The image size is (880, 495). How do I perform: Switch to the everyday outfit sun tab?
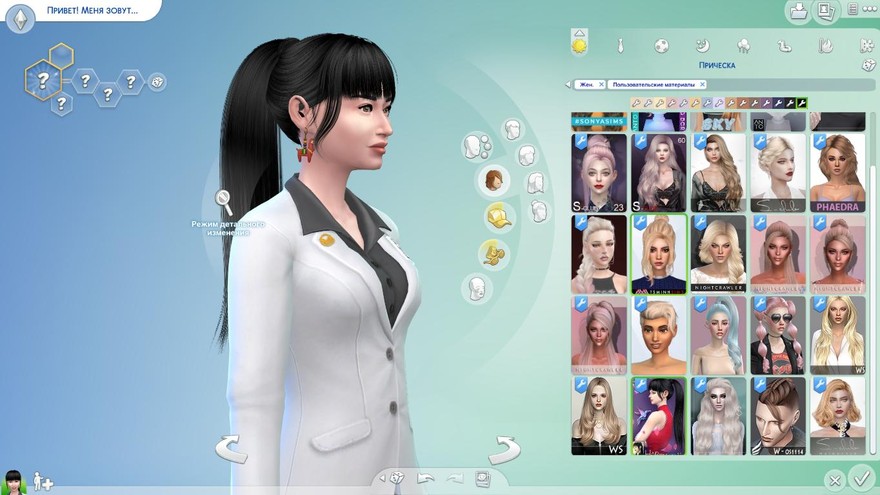[578, 45]
